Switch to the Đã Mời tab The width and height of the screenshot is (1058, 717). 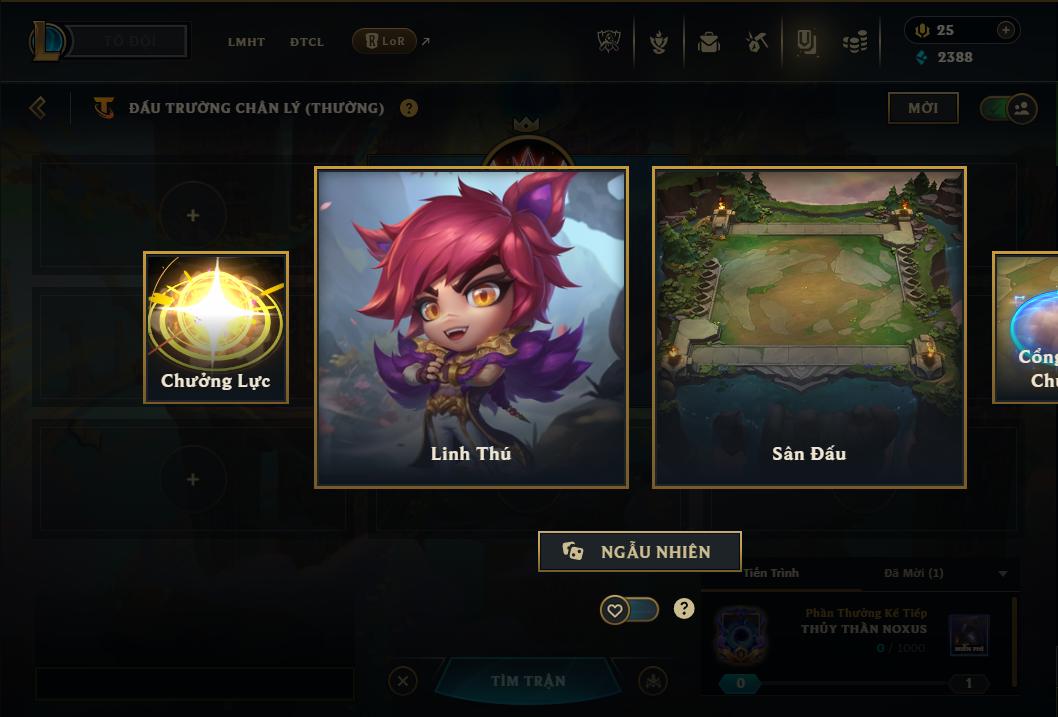(x=913, y=573)
